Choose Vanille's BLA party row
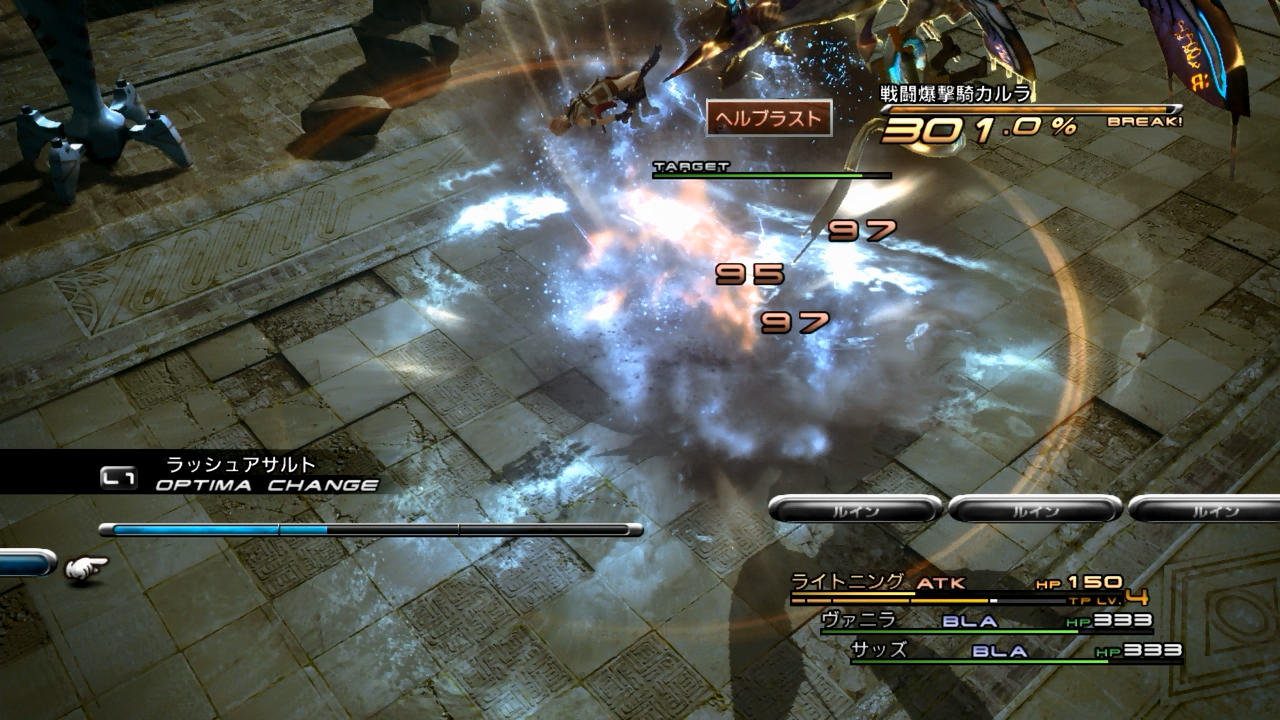This screenshot has height=720, width=1280. 985,622
